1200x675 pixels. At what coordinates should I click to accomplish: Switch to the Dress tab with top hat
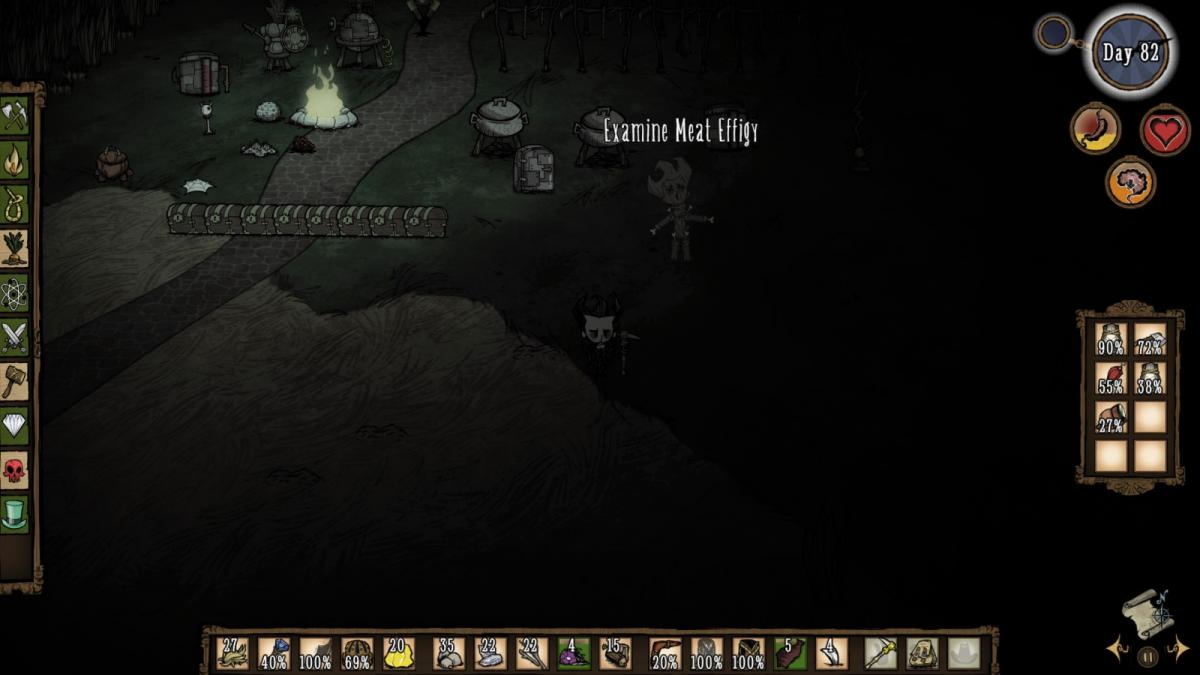[x=14, y=515]
